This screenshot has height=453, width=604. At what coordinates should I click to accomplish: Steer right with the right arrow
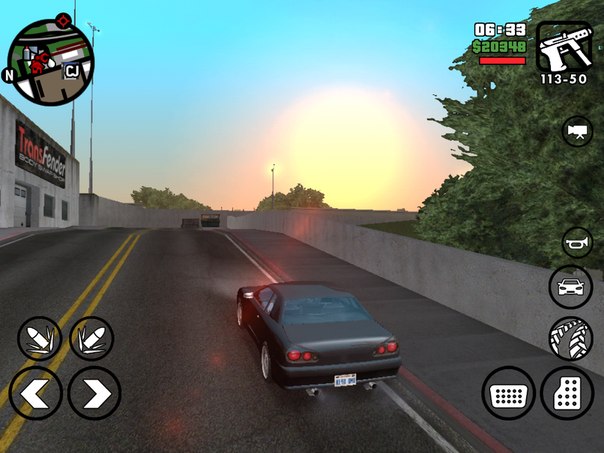pyautogui.click(x=94, y=393)
